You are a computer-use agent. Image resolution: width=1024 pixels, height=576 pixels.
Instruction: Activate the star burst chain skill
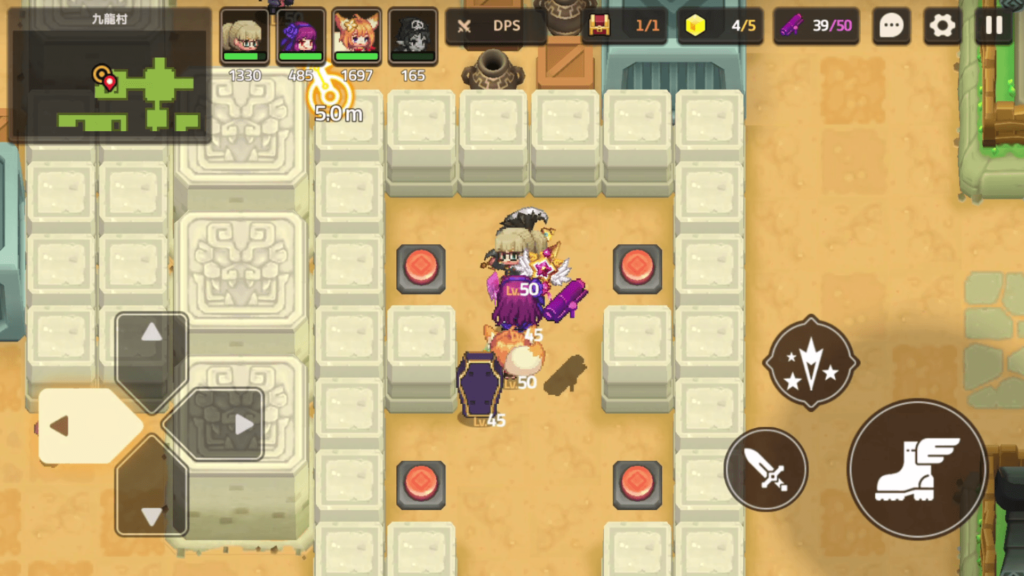tap(810, 363)
